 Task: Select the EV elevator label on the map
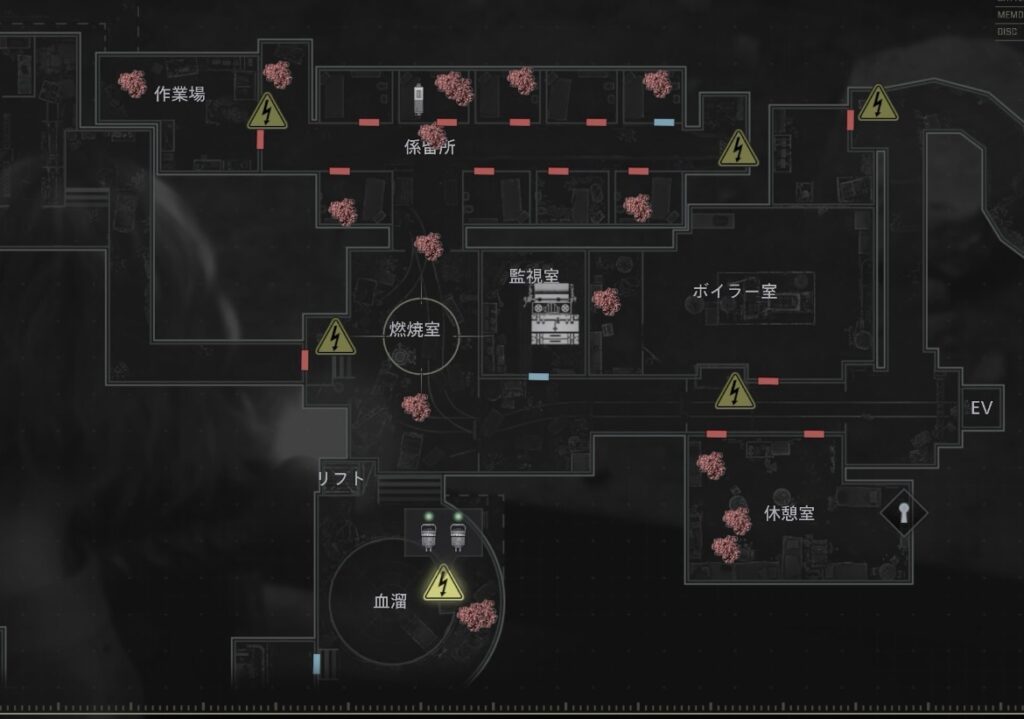(981, 408)
